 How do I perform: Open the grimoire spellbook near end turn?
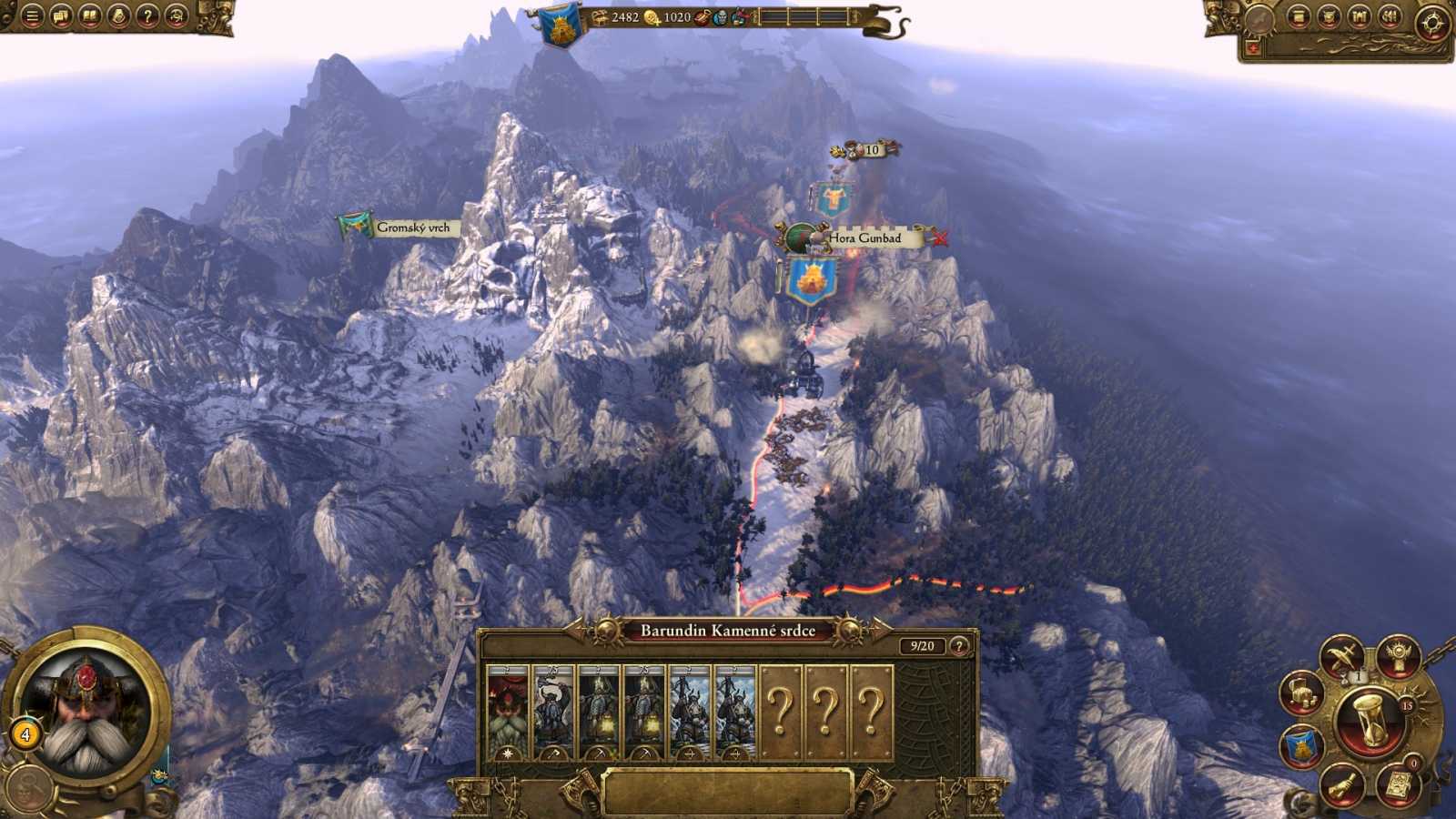pyautogui.click(x=1399, y=784)
